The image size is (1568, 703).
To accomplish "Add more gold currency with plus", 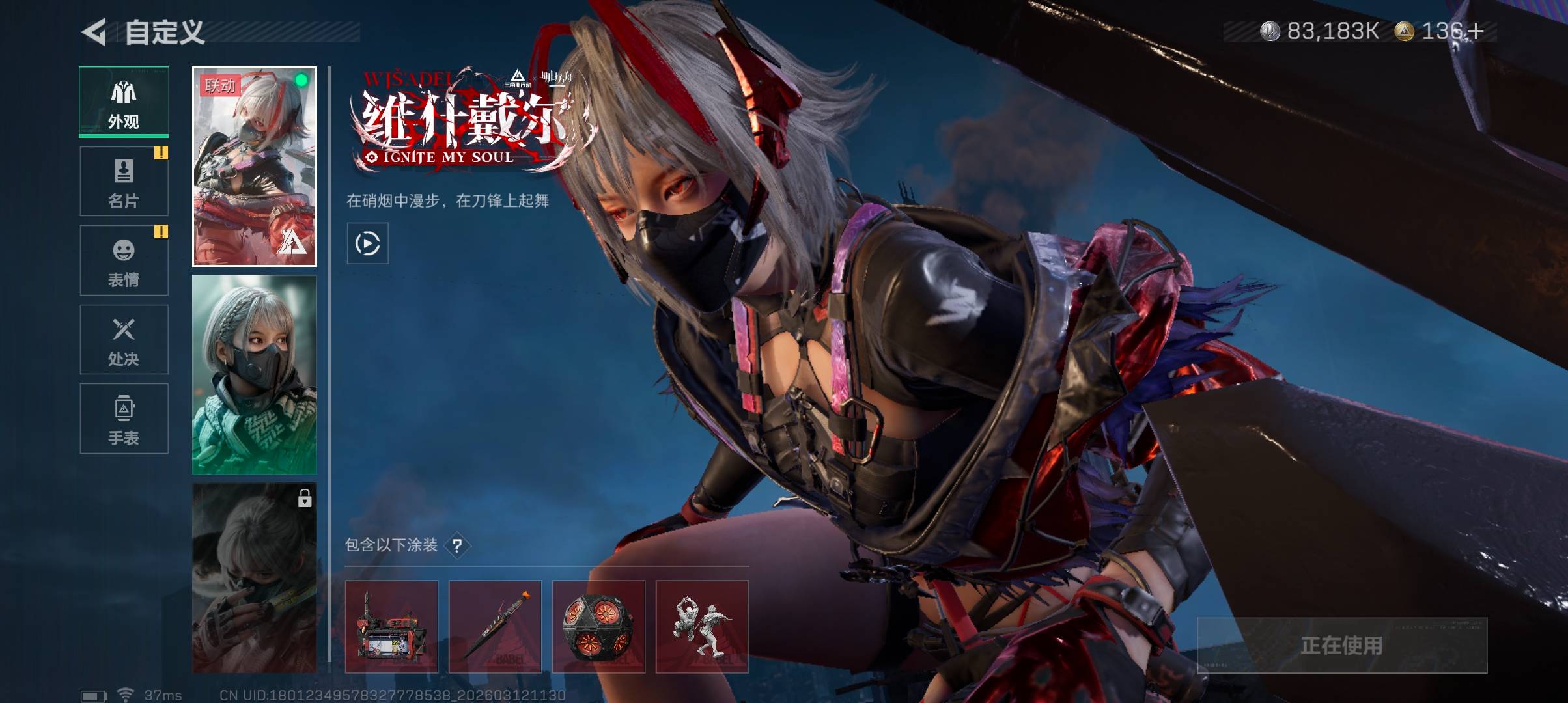I will [x=1474, y=31].
